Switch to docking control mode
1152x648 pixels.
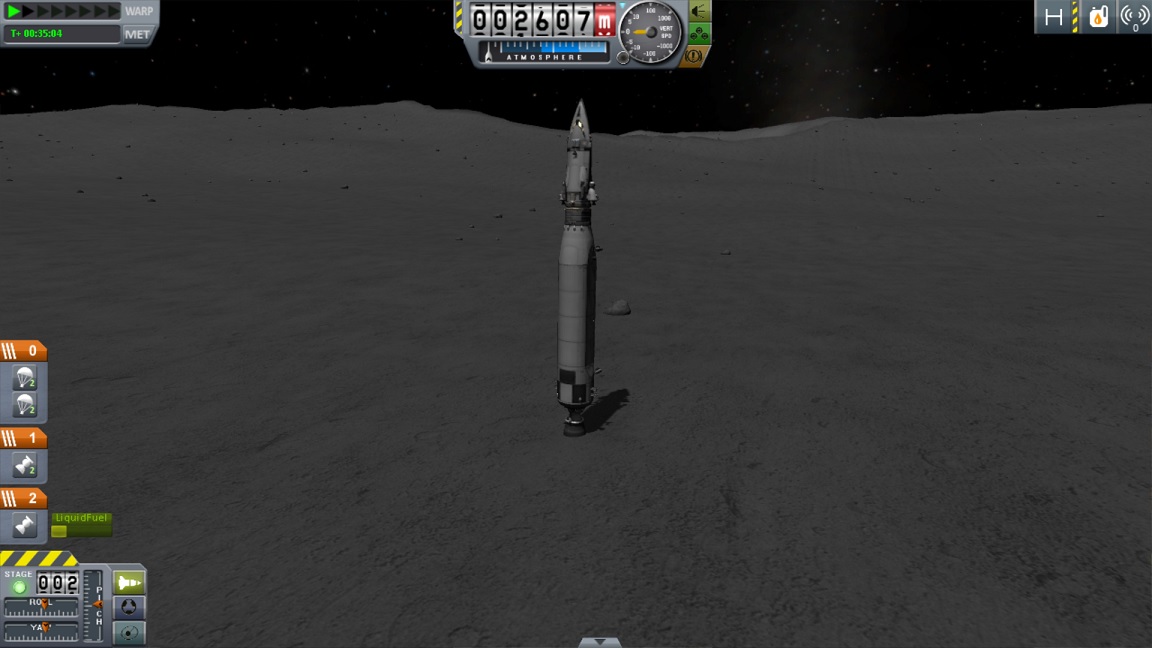(129, 608)
